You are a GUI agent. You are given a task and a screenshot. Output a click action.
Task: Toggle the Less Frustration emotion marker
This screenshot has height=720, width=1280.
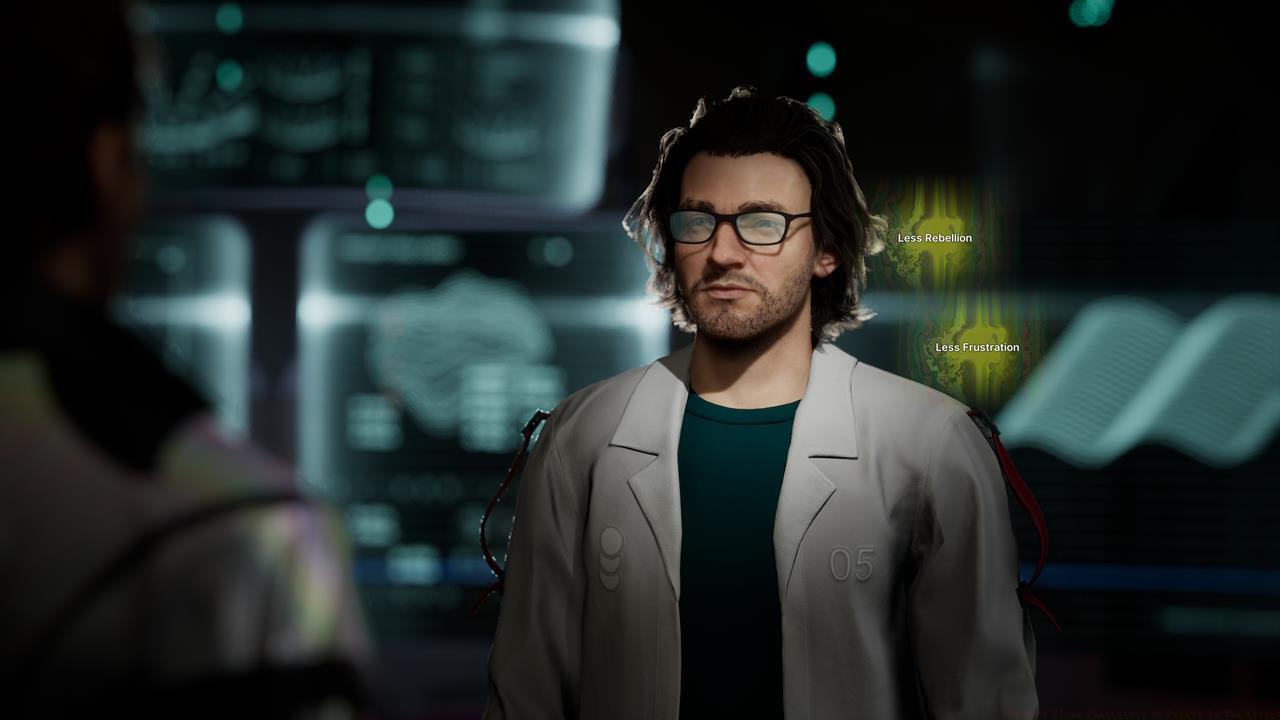click(x=977, y=348)
